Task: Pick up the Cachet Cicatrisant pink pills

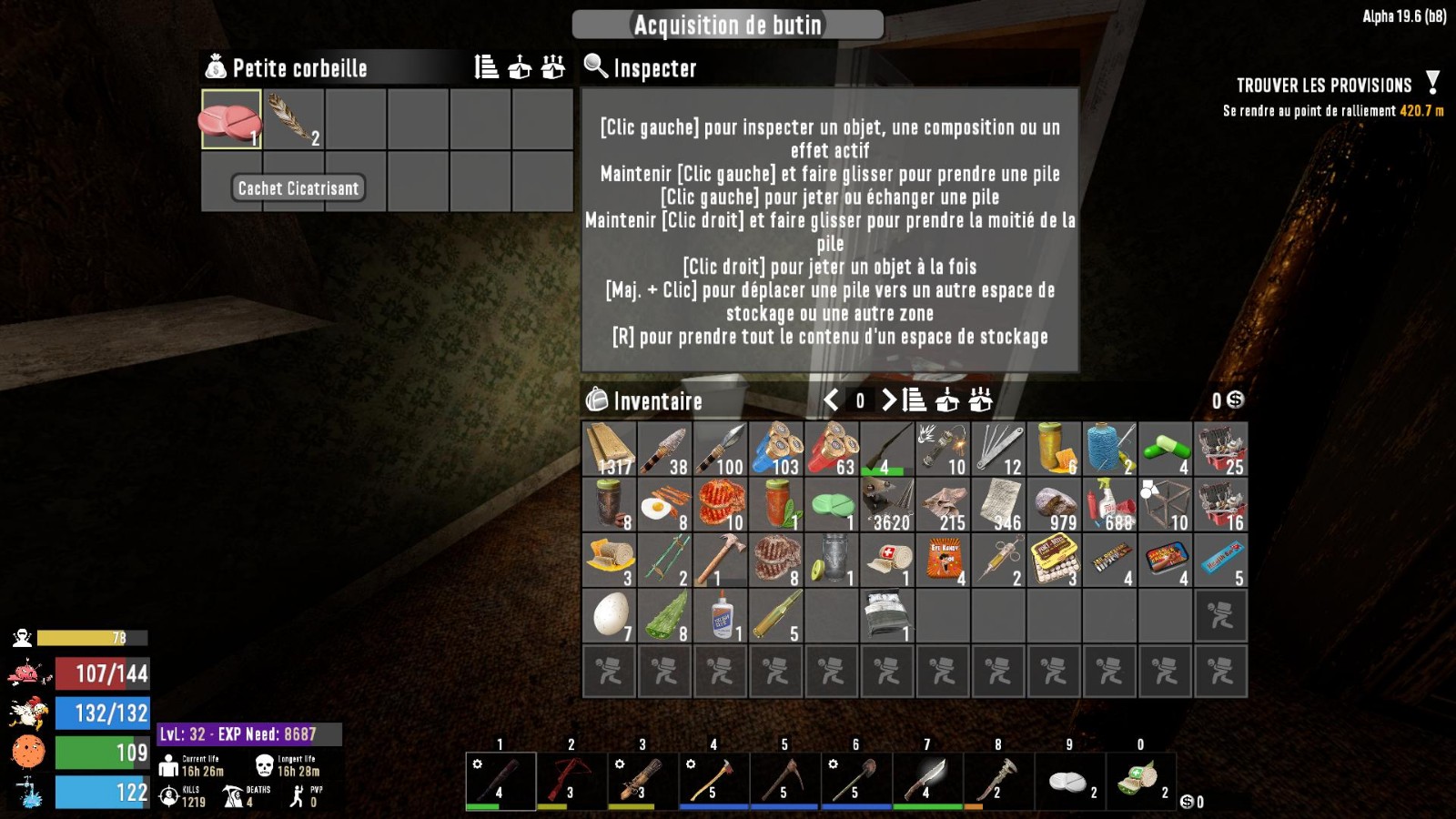Action: pos(231,118)
